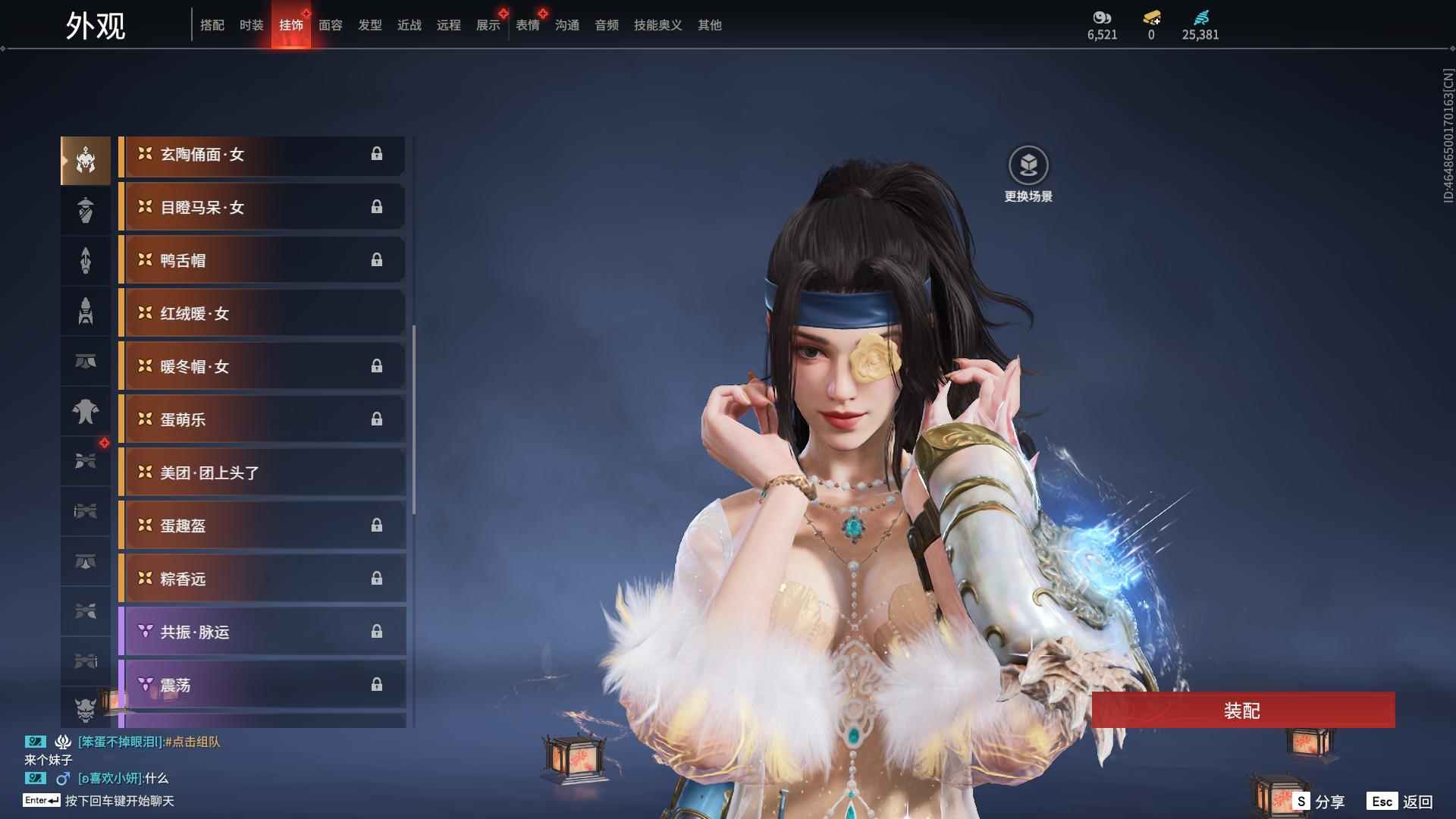Click the #点击组队 chat team link

tap(193, 742)
